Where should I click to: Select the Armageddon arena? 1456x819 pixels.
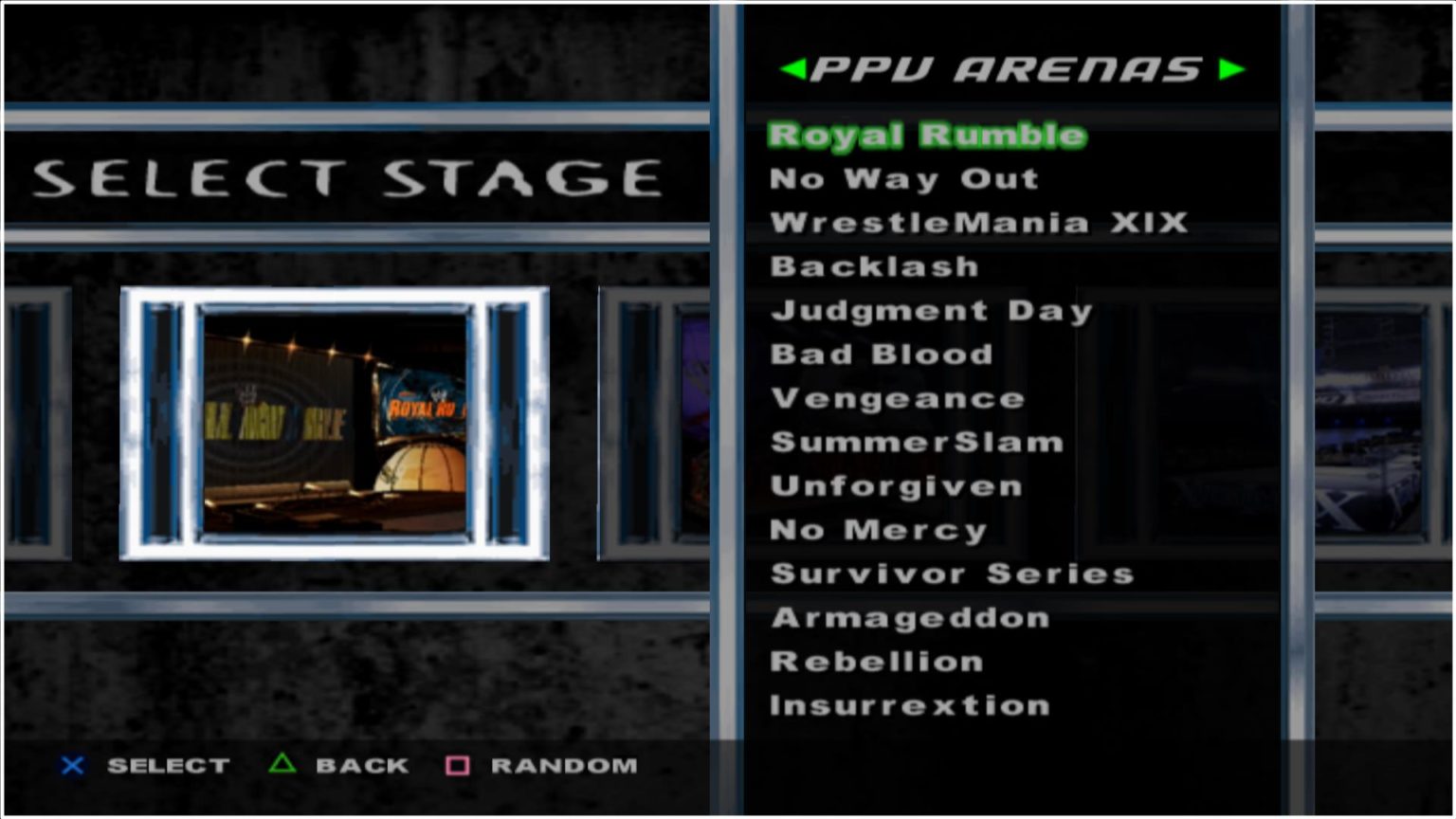coord(910,617)
